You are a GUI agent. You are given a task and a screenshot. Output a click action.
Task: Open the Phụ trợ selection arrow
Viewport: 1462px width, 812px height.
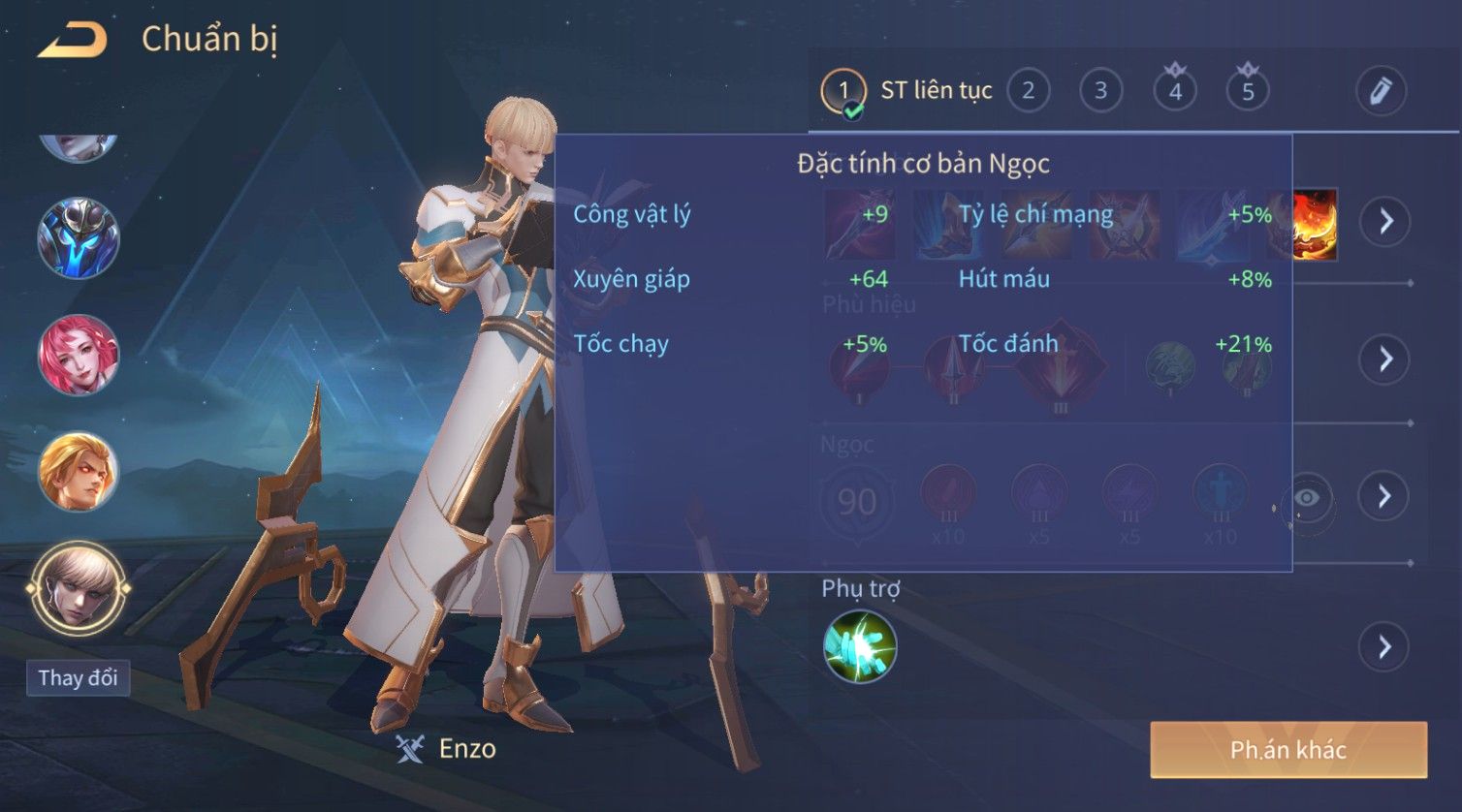click(1385, 646)
